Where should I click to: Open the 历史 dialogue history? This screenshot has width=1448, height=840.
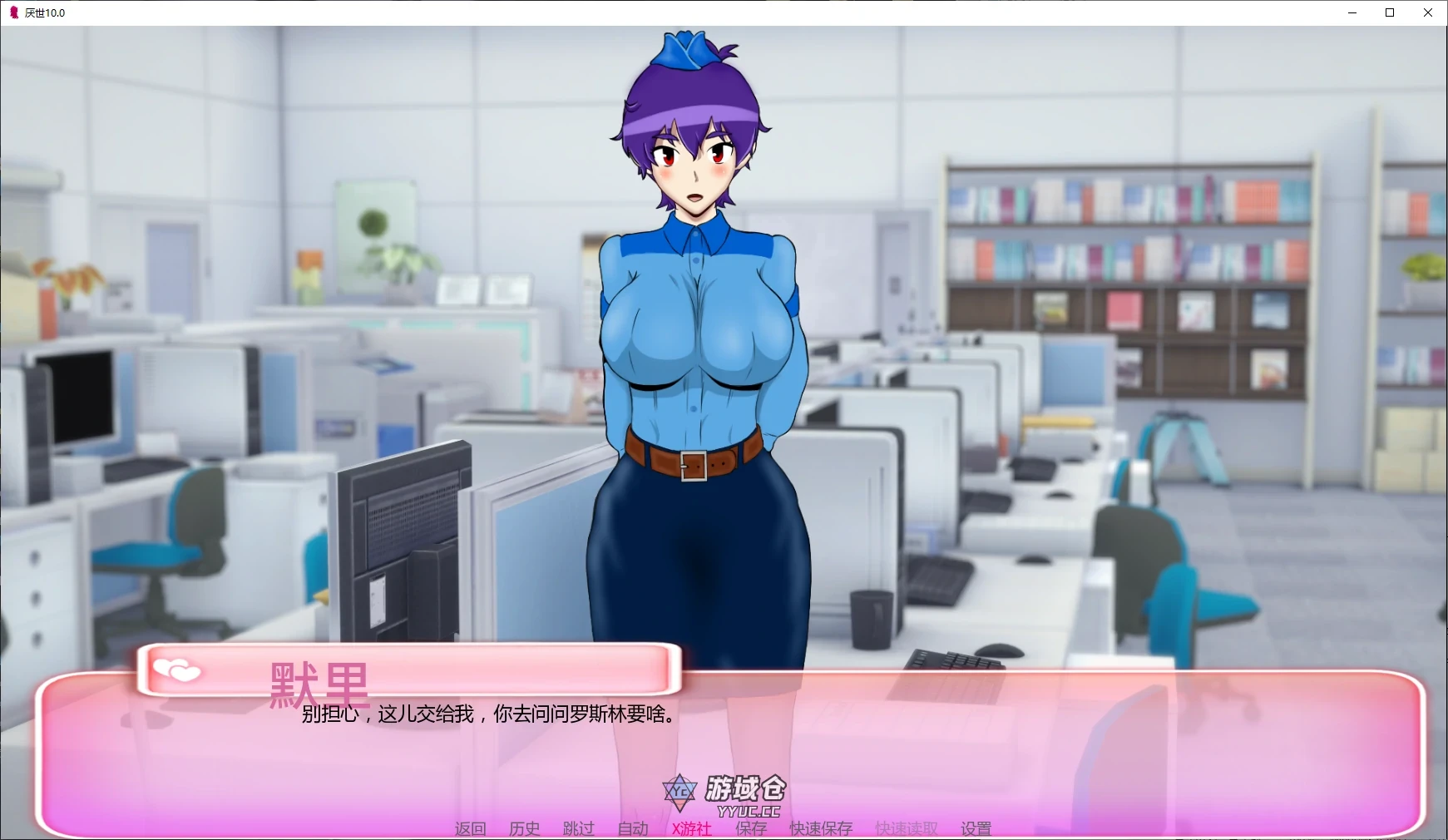point(523,828)
